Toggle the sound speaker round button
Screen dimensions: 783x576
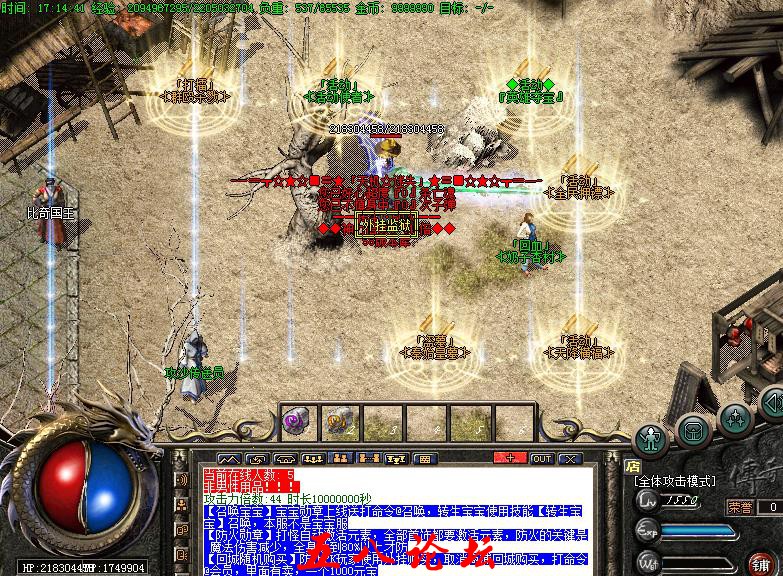[774, 405]
